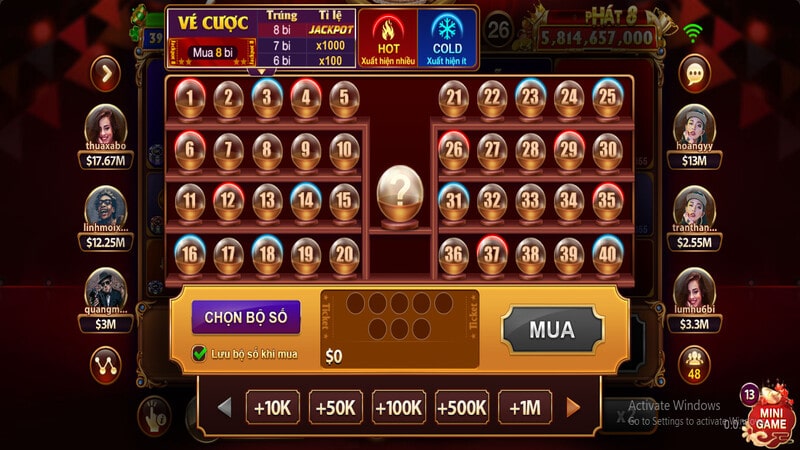Image resolution: width=800 pixels, height=450 pixels.
Task: Select the +500K bet amount
Action: point(461,407)
